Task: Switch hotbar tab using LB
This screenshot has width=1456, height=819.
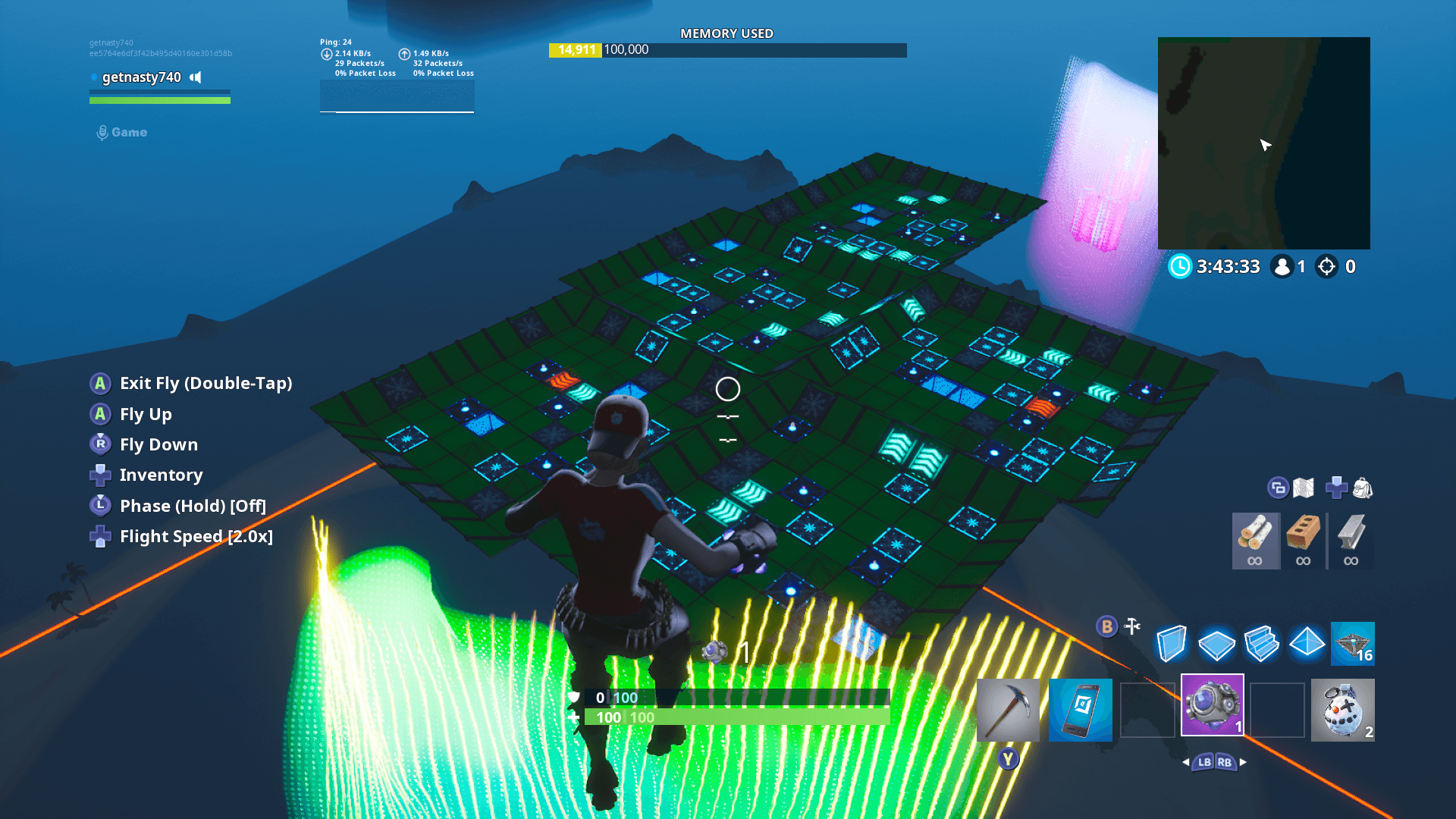Action: [x=1205, y=763]
